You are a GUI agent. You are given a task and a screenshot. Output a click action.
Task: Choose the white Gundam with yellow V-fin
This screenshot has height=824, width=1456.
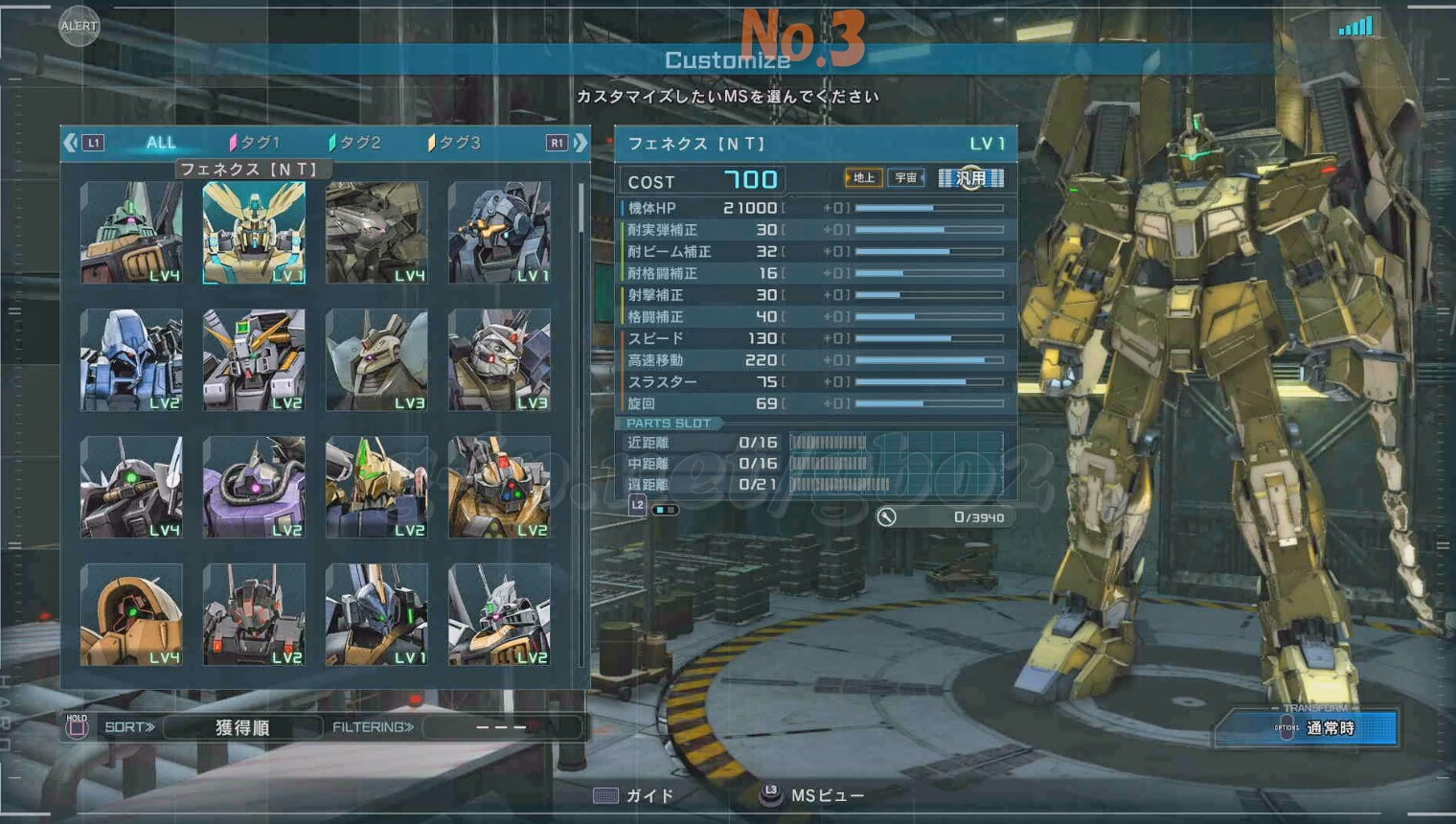pyautogui.click(x=254, y=360)
